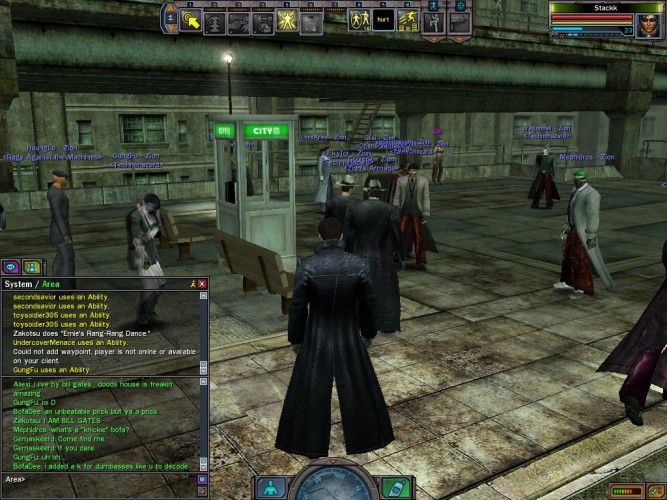Close the System / Area chat window
The height and width of the screenshot is (500, 667).
tap(202, 284)
